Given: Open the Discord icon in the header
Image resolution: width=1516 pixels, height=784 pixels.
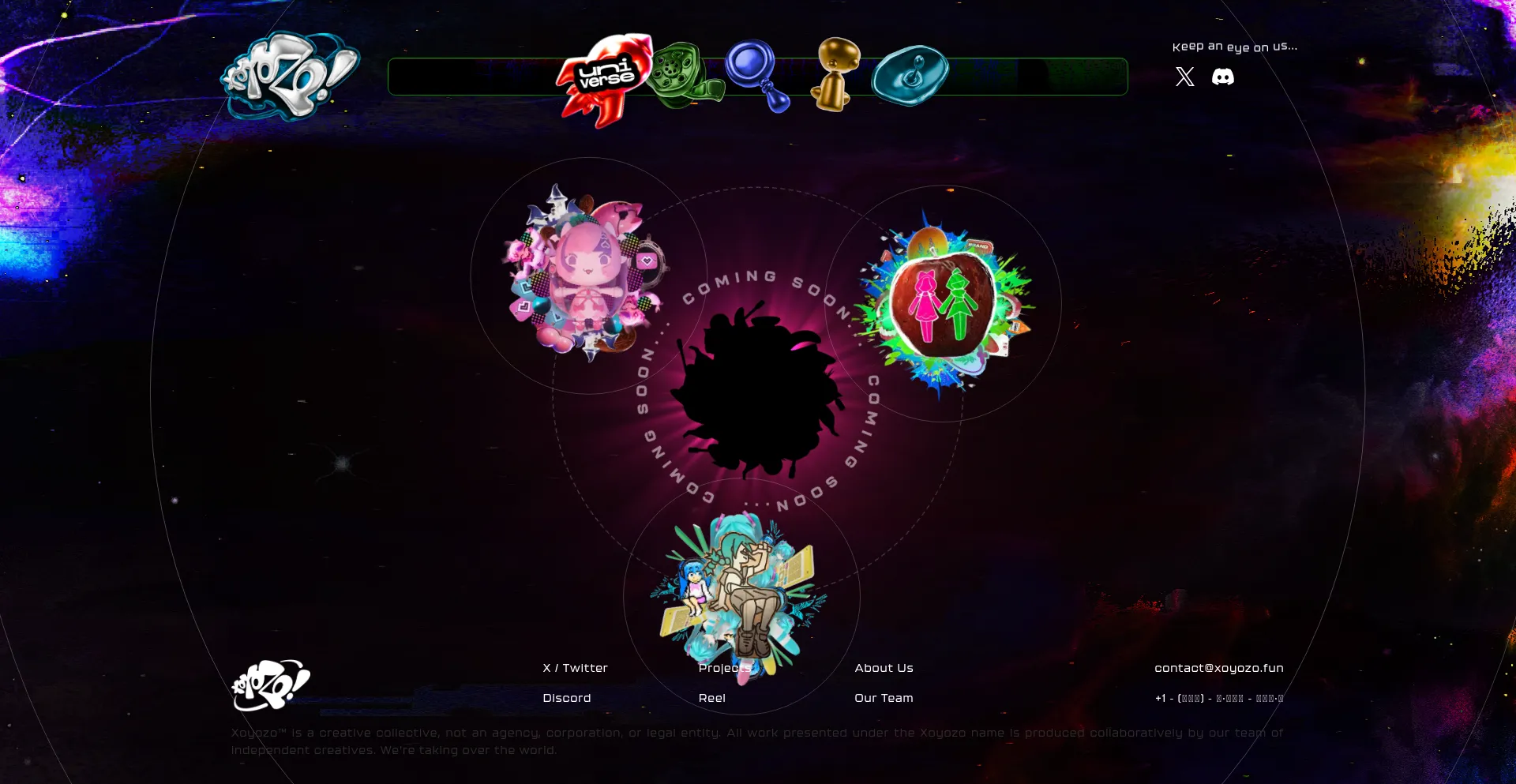Looking at the screenshot, I should coord(1222,77).
